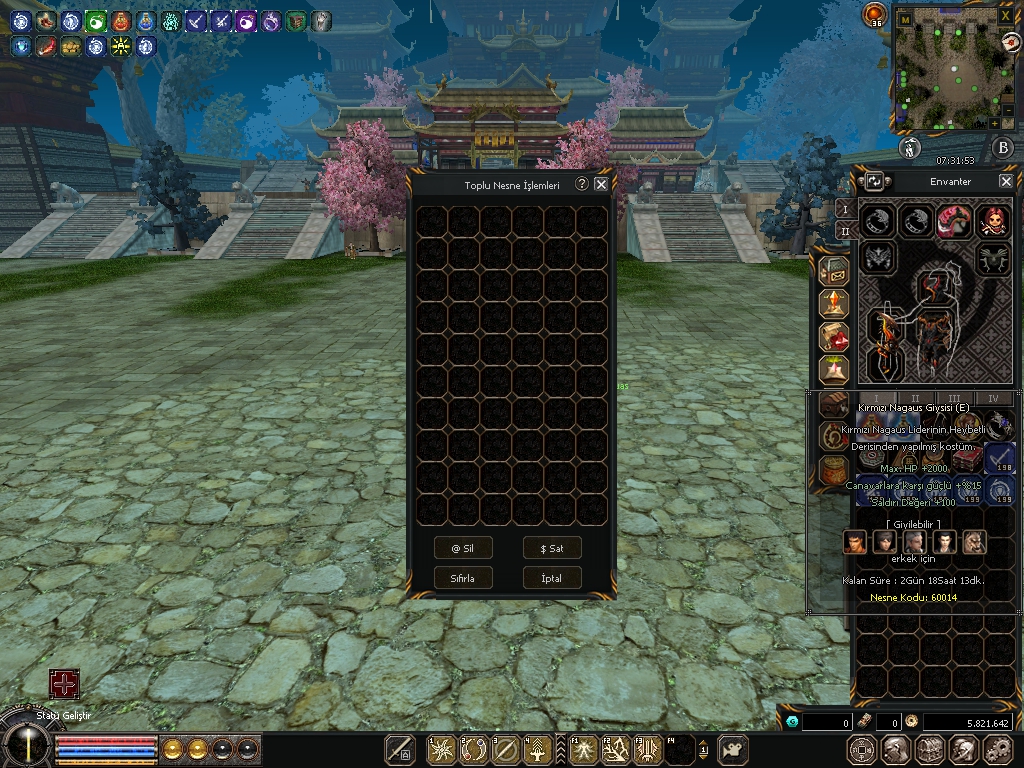Click the @ Sil button
The height and width of the screenshot is (768, 1024).
click(x=463, y=548)
